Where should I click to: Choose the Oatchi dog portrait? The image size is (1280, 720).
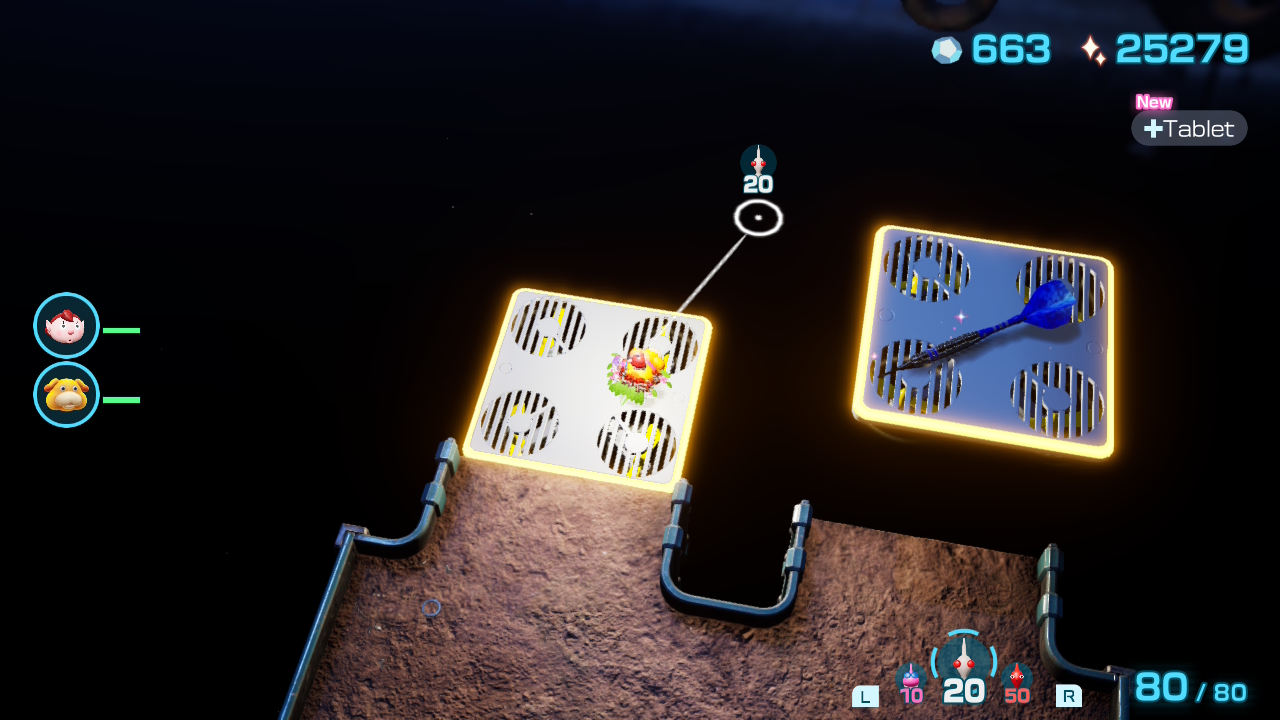[66, 395]
